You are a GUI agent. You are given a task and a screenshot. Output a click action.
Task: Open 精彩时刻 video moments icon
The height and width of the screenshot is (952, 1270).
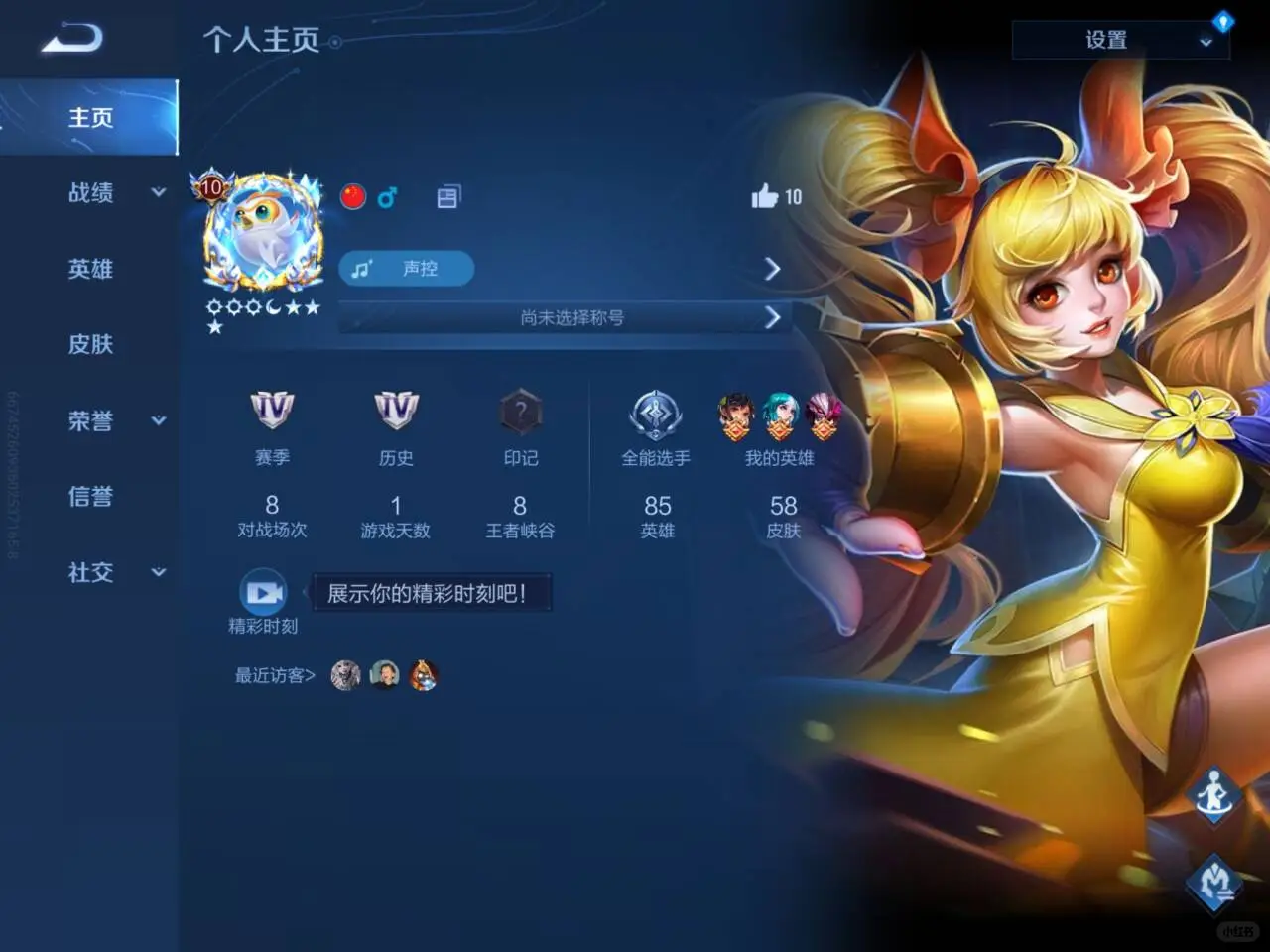(262, 592)
